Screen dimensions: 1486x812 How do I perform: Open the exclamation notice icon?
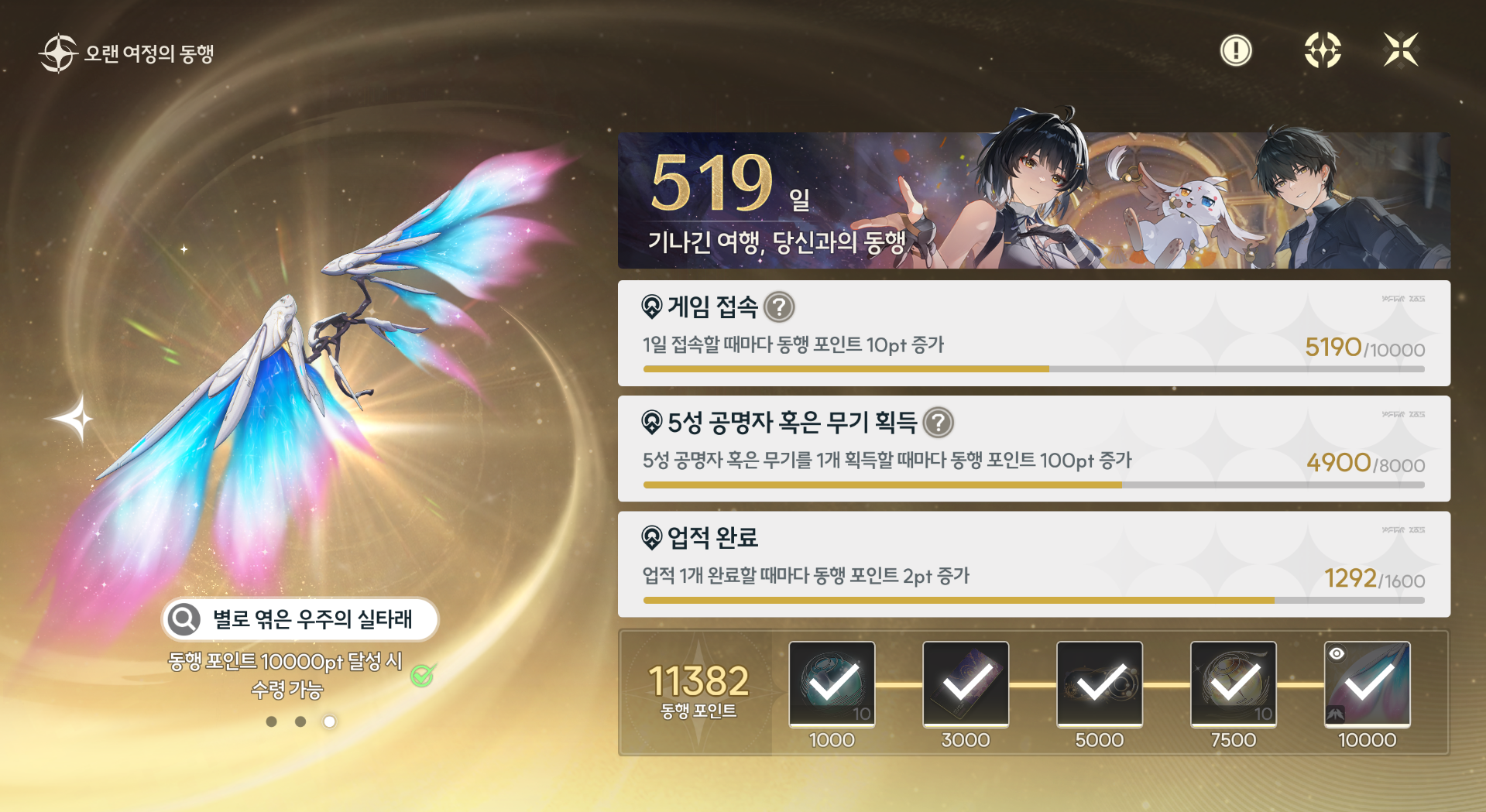coord(1235,50)
